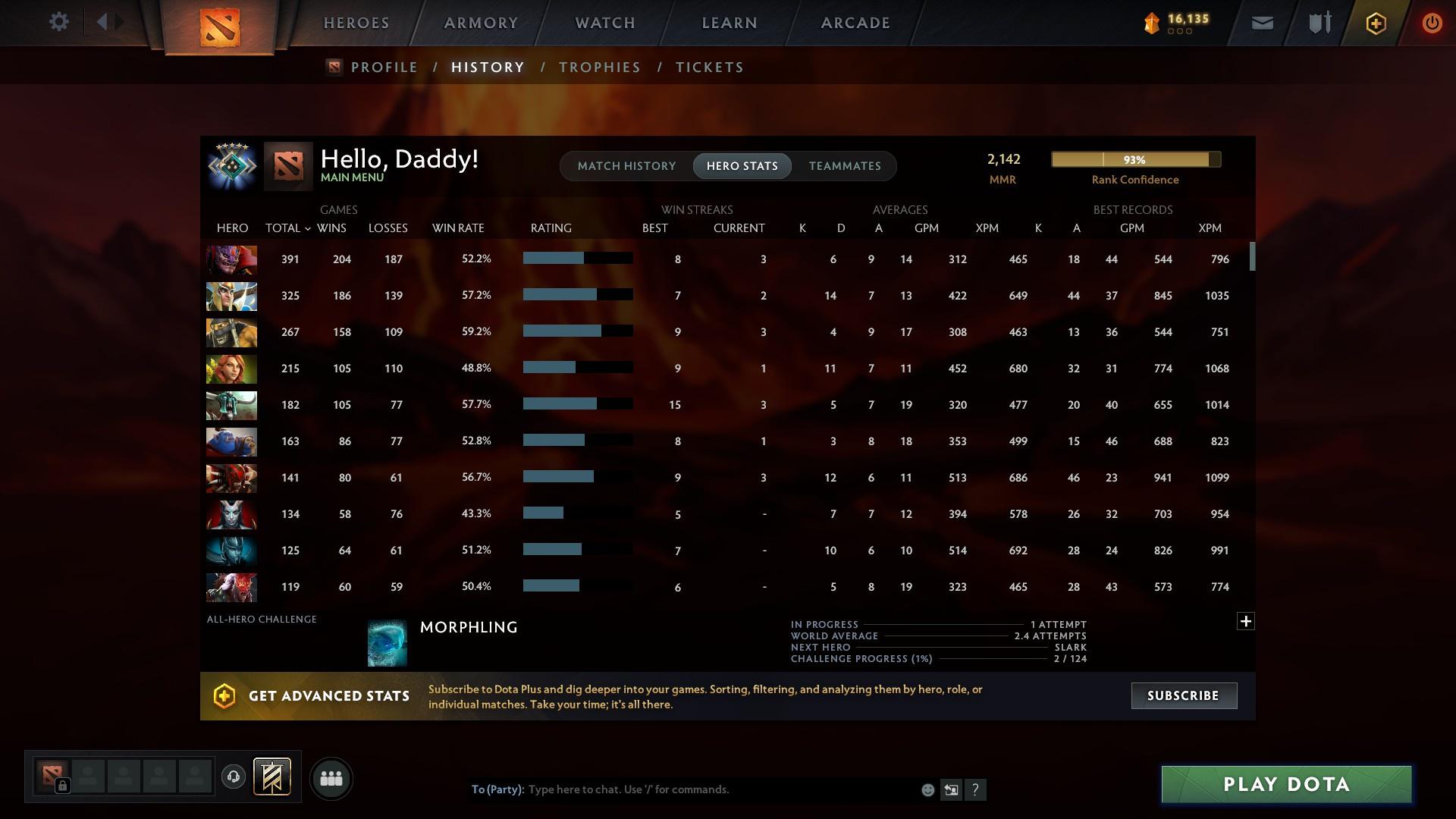This screenshot has width=1456, height=819.
Task: Open the guild banner icon
Action: 273,778
